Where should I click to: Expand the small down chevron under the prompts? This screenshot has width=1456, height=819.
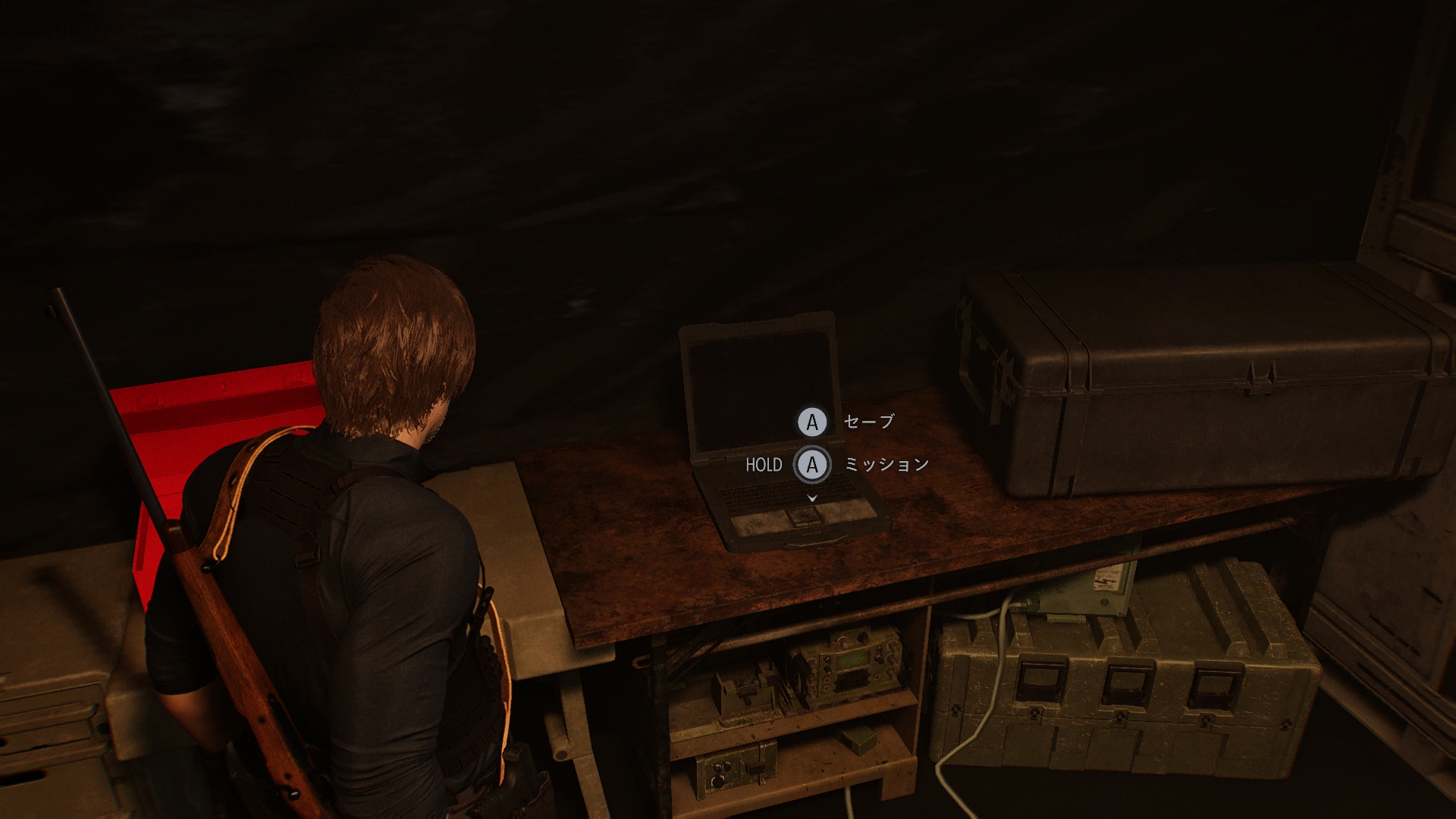pos(812,498)
